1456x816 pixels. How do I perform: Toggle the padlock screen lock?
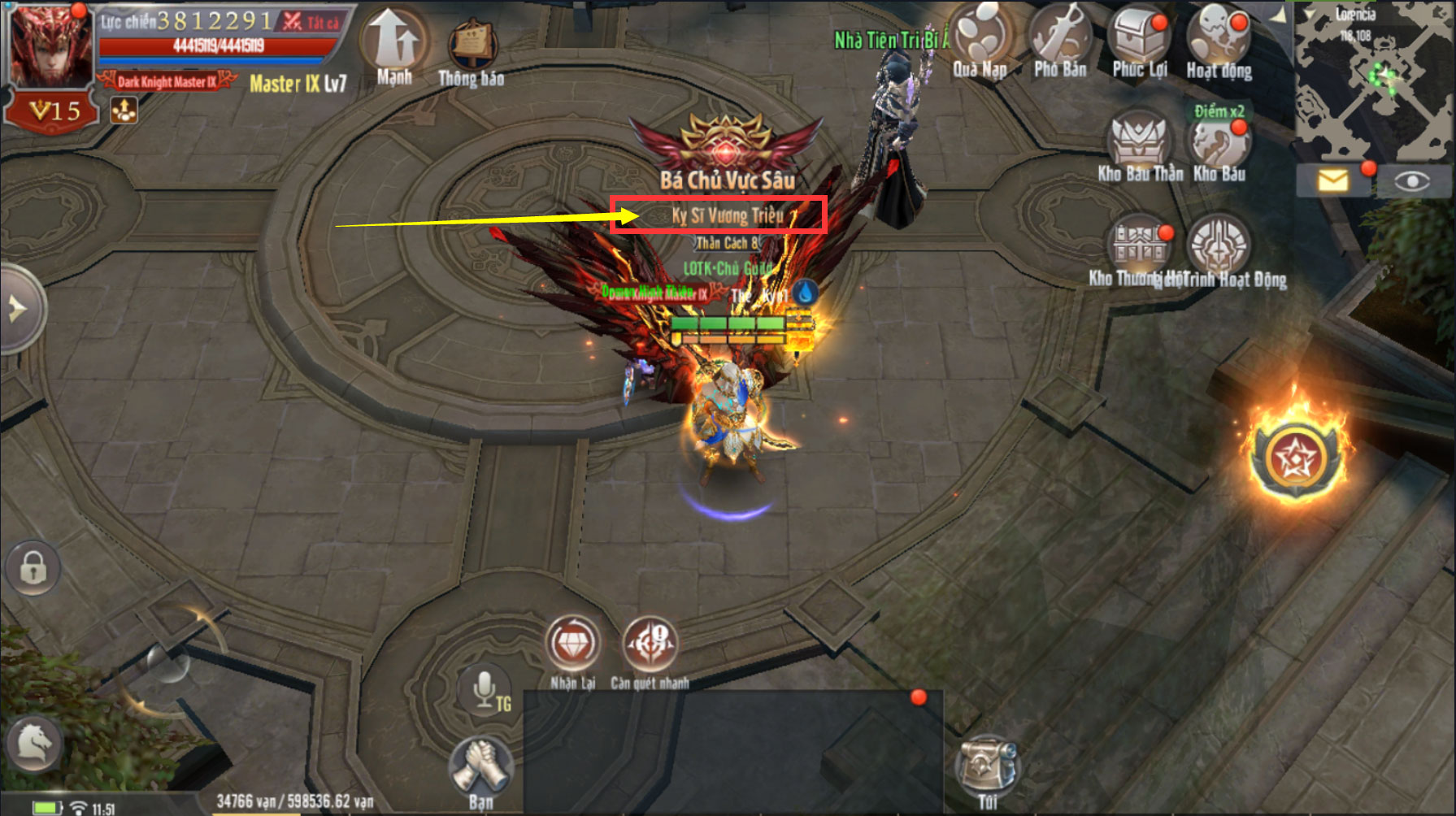(x=33, y=567)
